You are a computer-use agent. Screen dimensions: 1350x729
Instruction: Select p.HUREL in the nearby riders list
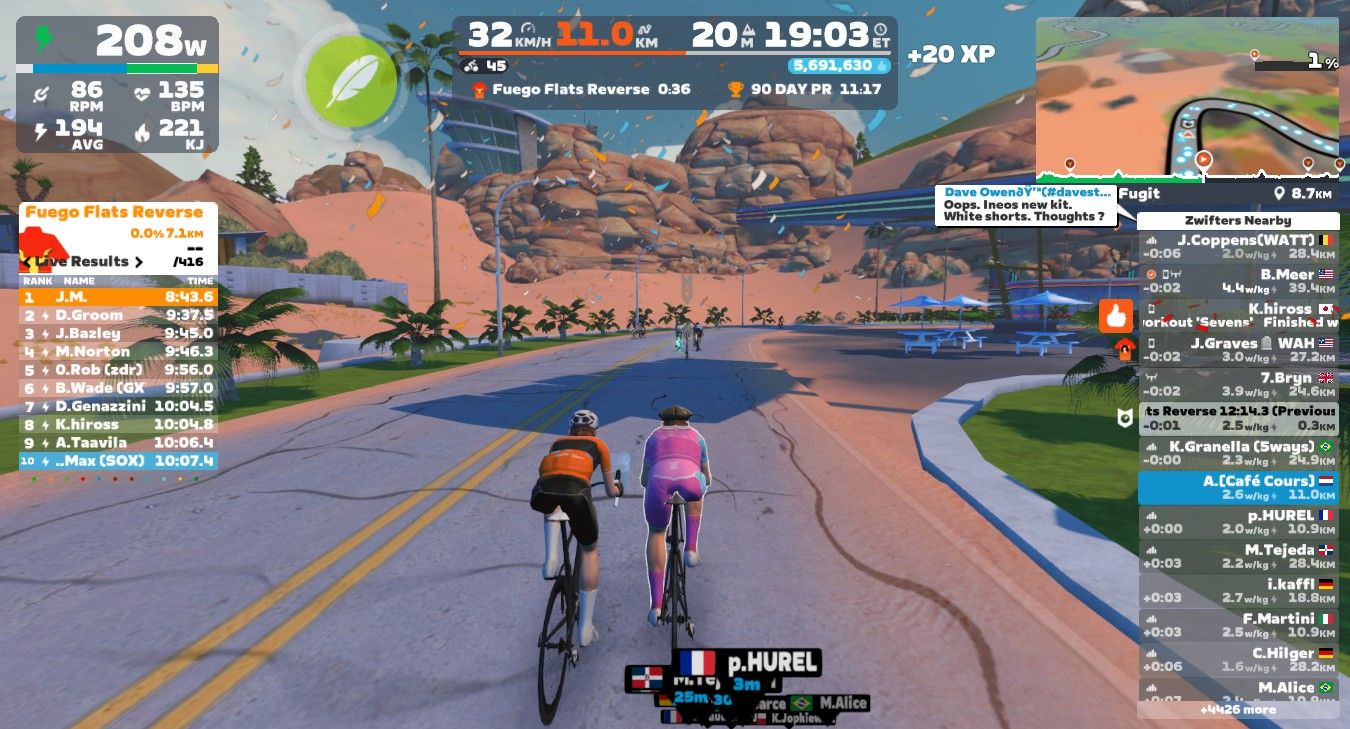[x=1238, y=521]
